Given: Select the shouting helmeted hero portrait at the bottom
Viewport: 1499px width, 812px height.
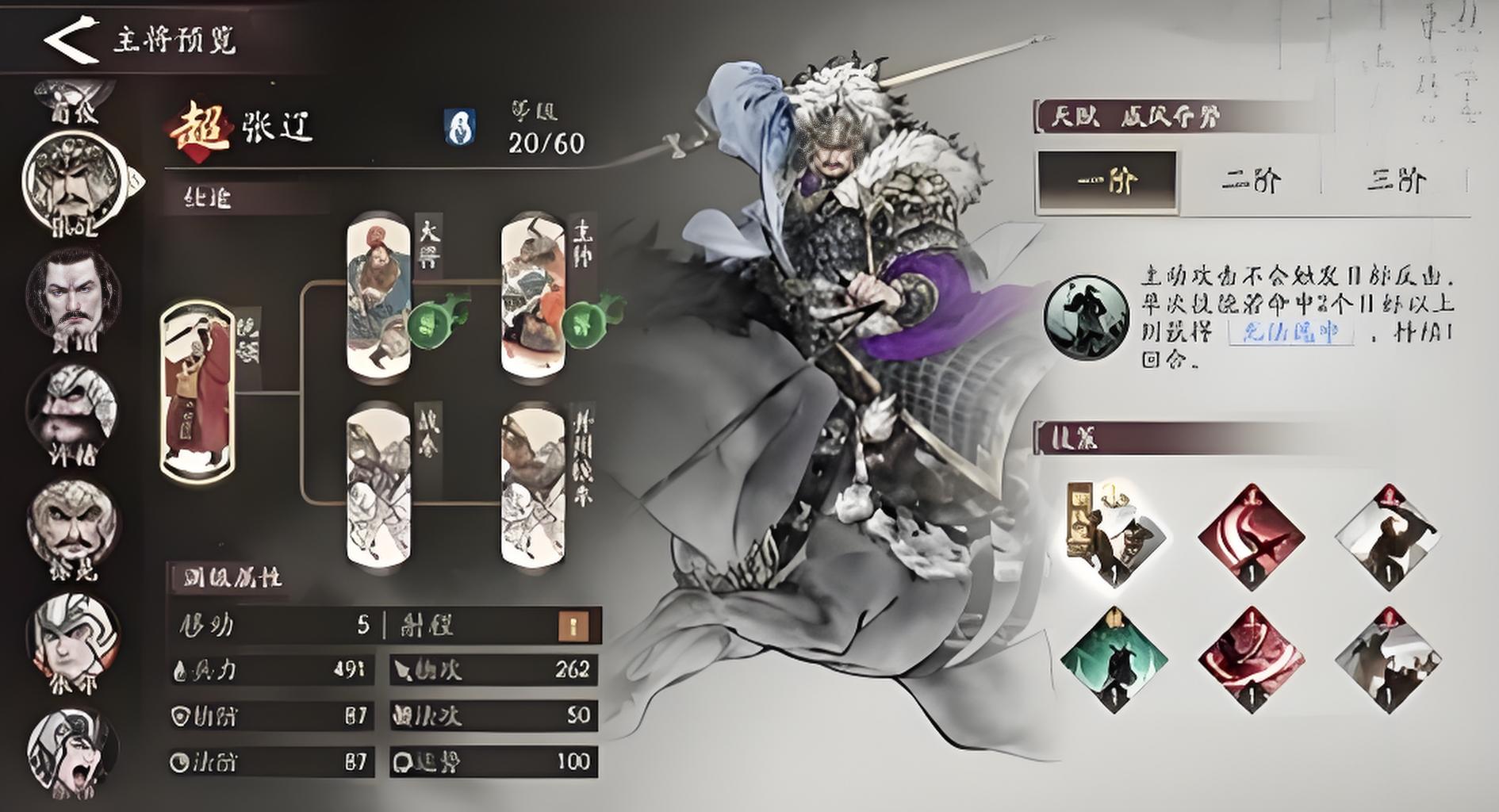Looking at the screenshot, I should click(72, 753).
